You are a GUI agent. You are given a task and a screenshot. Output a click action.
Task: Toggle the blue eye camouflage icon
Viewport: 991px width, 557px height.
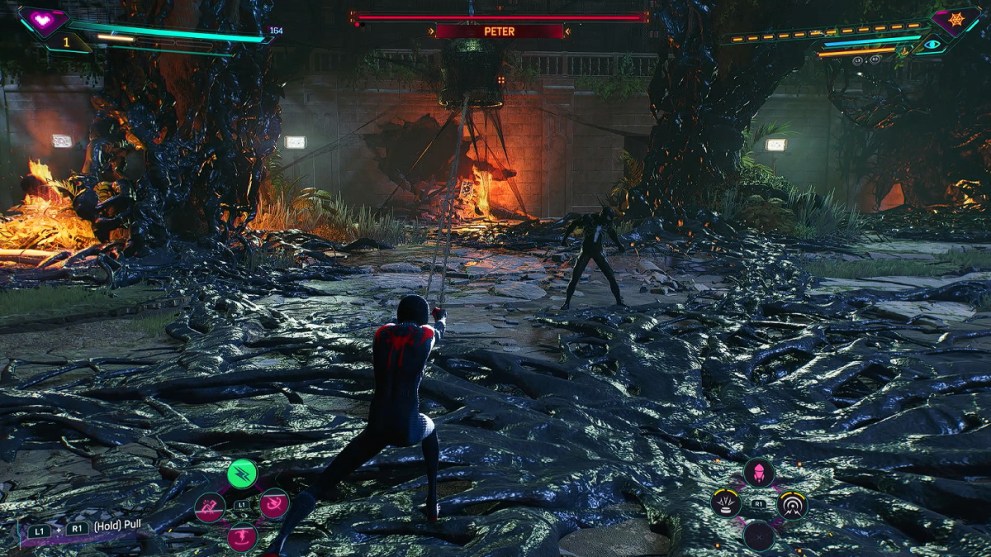(933, 44)
